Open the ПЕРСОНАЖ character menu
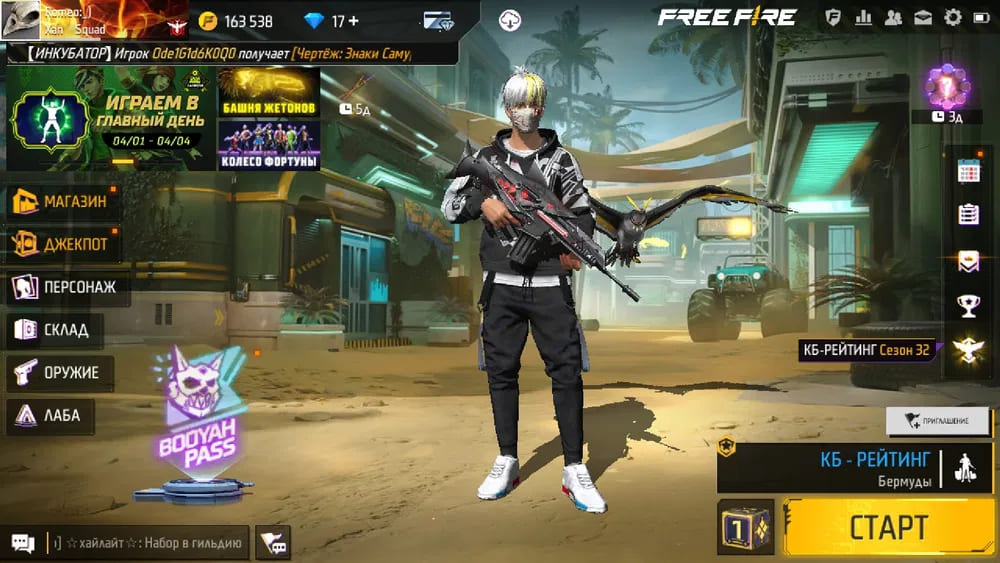 tap(68, 287)
